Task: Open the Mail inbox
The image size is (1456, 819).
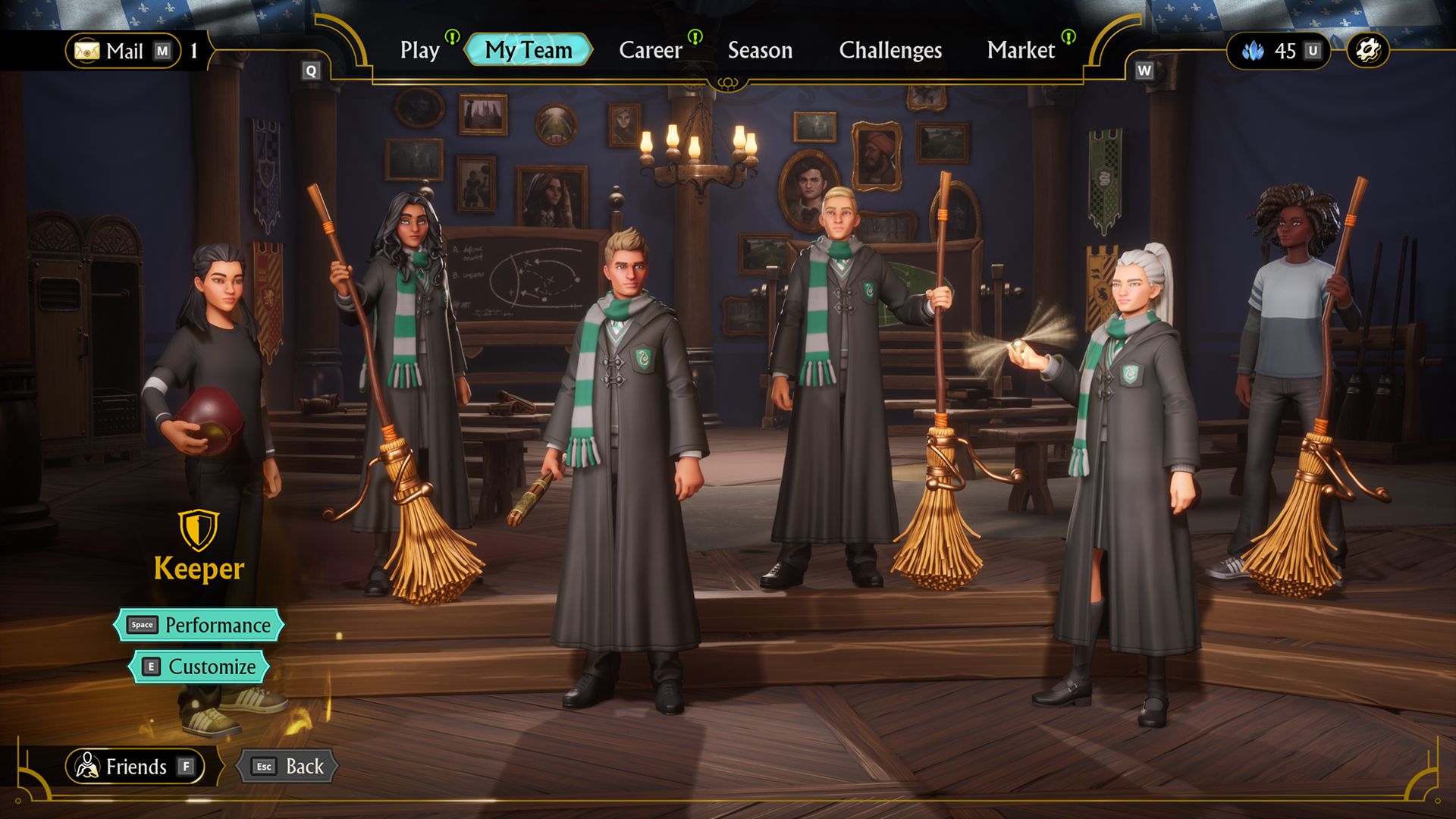Action: pyautogui.click(x=124, y=51)
